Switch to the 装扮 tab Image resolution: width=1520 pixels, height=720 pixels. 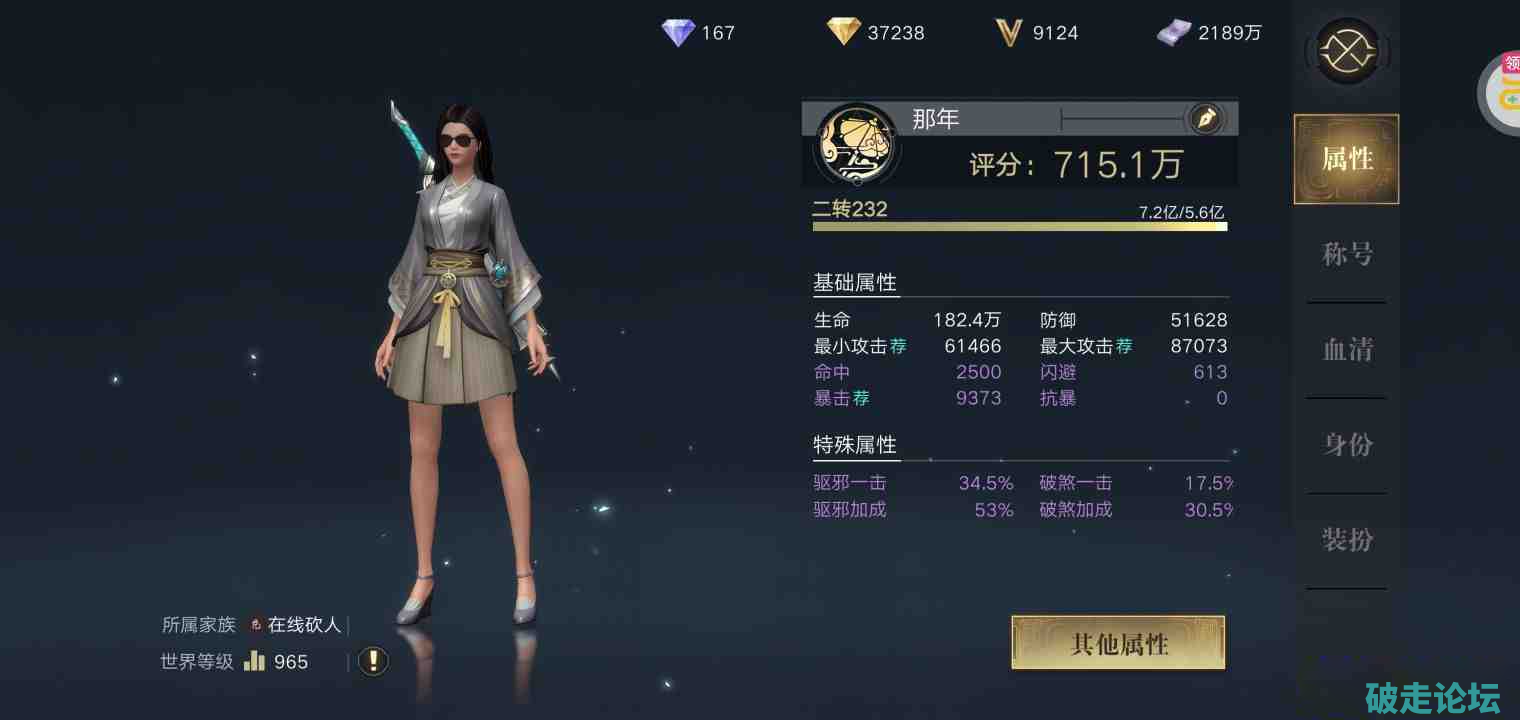coord(1347,541)
